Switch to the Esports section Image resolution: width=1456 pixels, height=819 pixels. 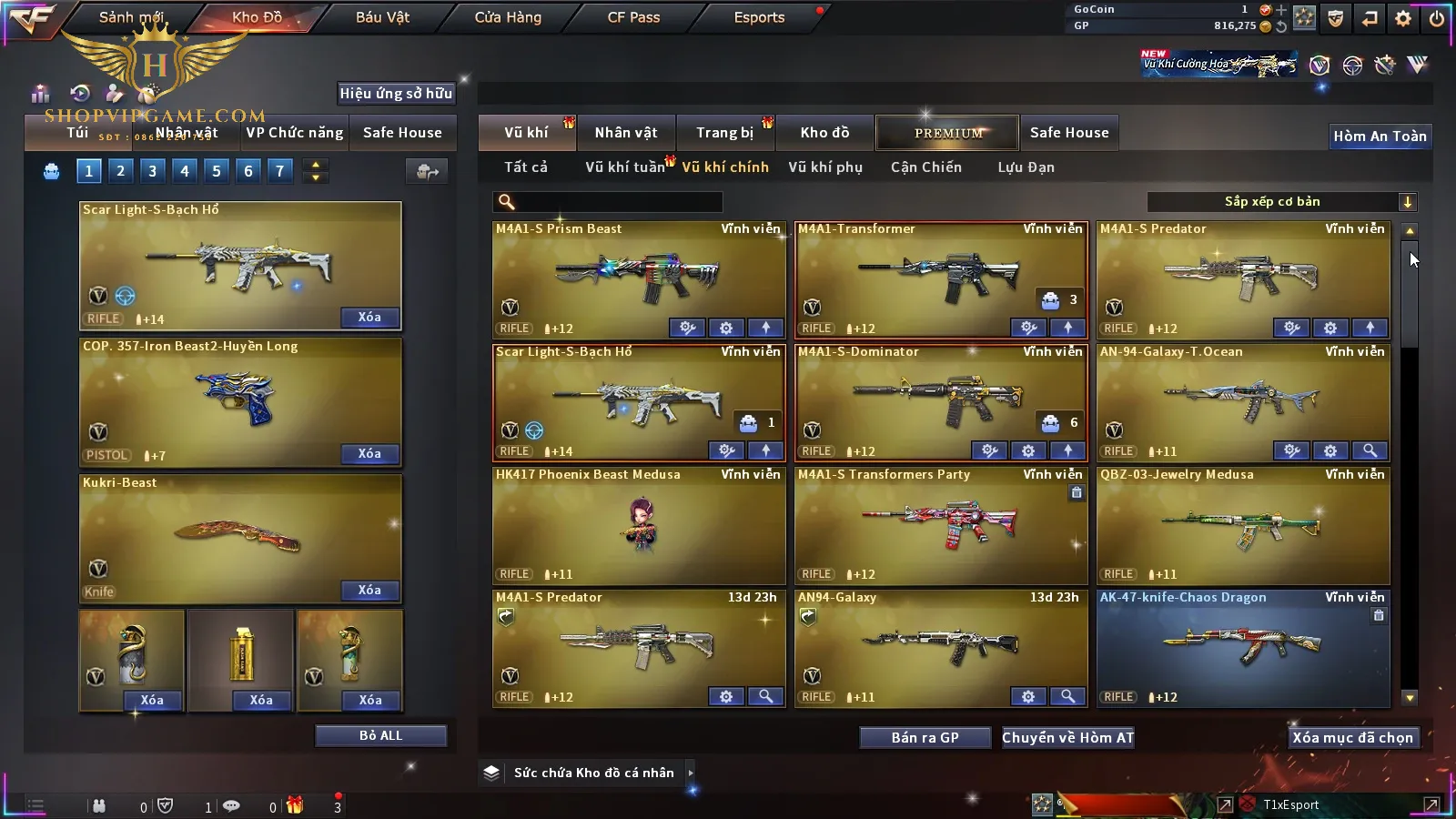pos(759,17)
